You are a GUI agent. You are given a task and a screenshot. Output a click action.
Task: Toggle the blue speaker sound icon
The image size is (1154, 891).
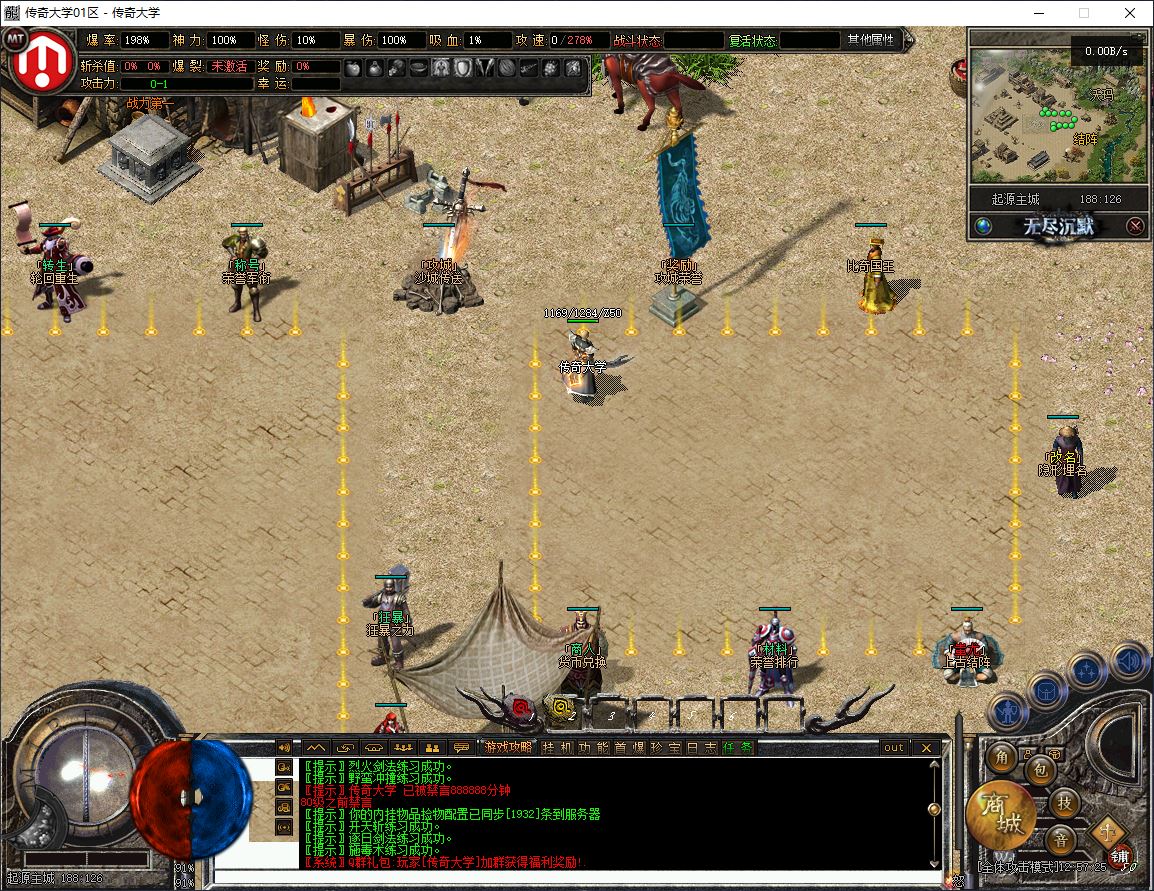coord(1130,661)
